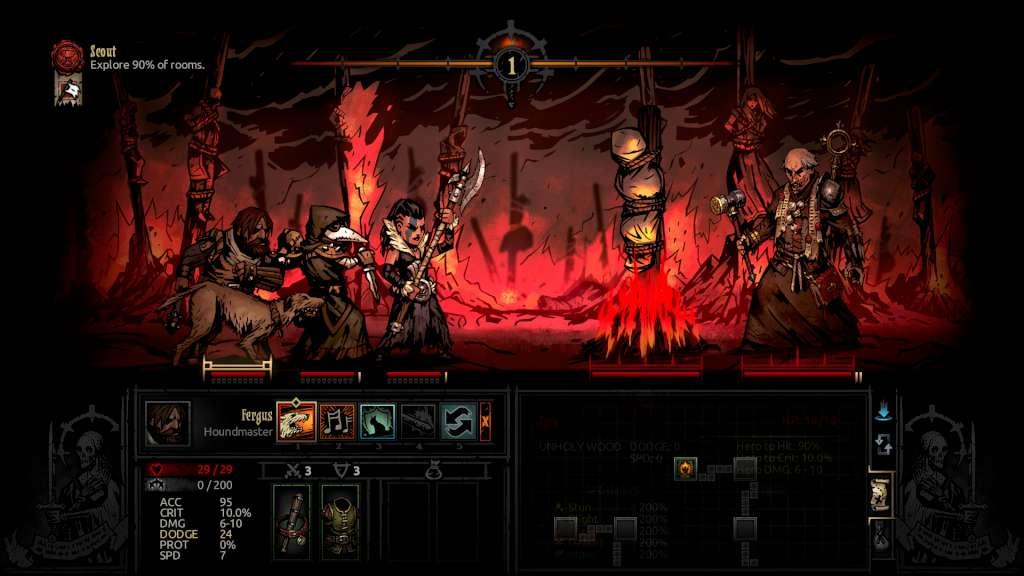The width and height of the screenshot is (1024, 576).
Task: Open Fergus the Houndmaster's portrait
Action: click(167, 423)
